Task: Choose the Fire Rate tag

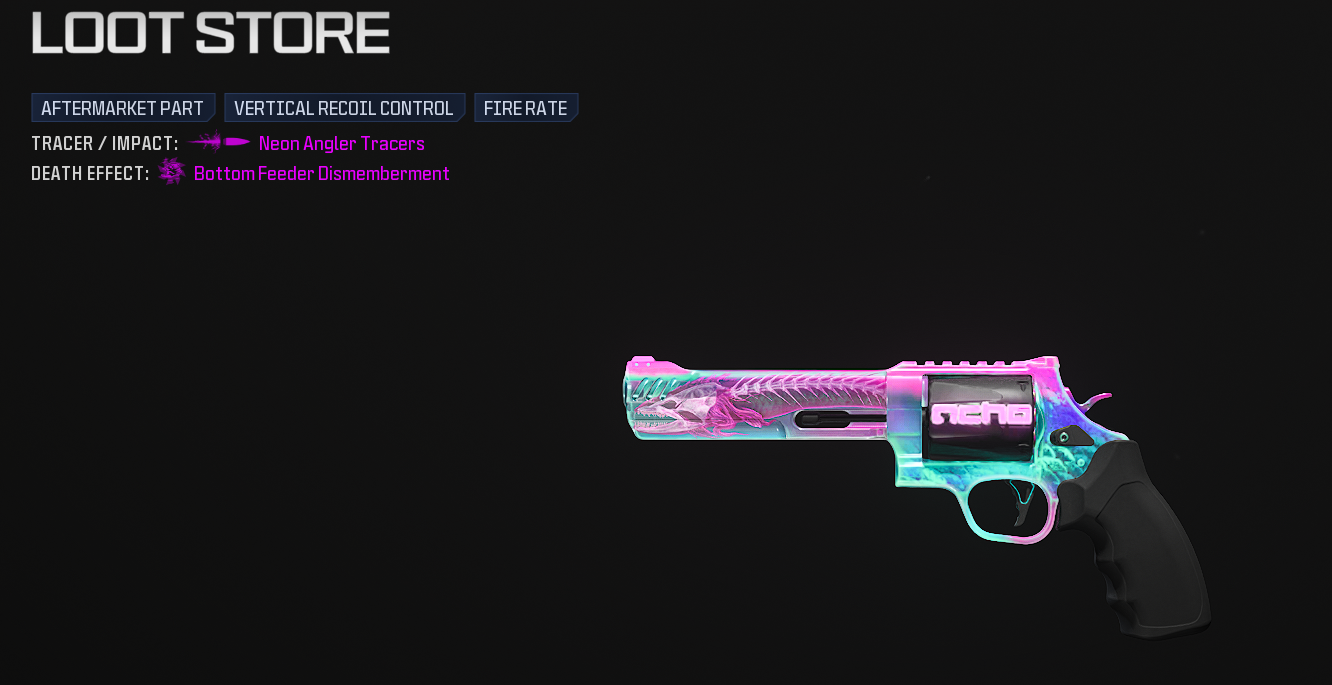Action: [525, 108]
